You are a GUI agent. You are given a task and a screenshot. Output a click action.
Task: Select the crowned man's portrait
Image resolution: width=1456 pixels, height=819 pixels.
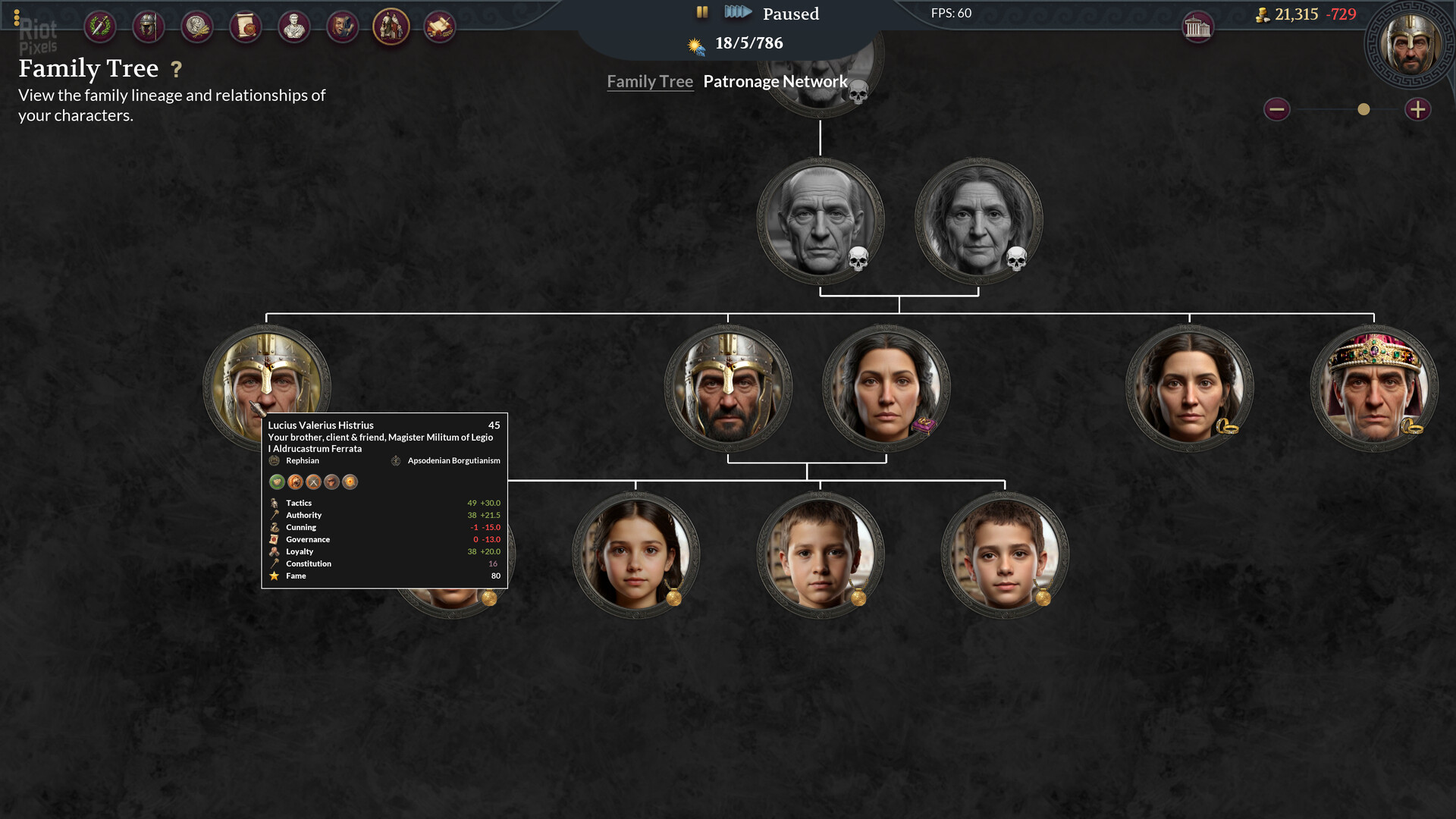pos(1373,388)
